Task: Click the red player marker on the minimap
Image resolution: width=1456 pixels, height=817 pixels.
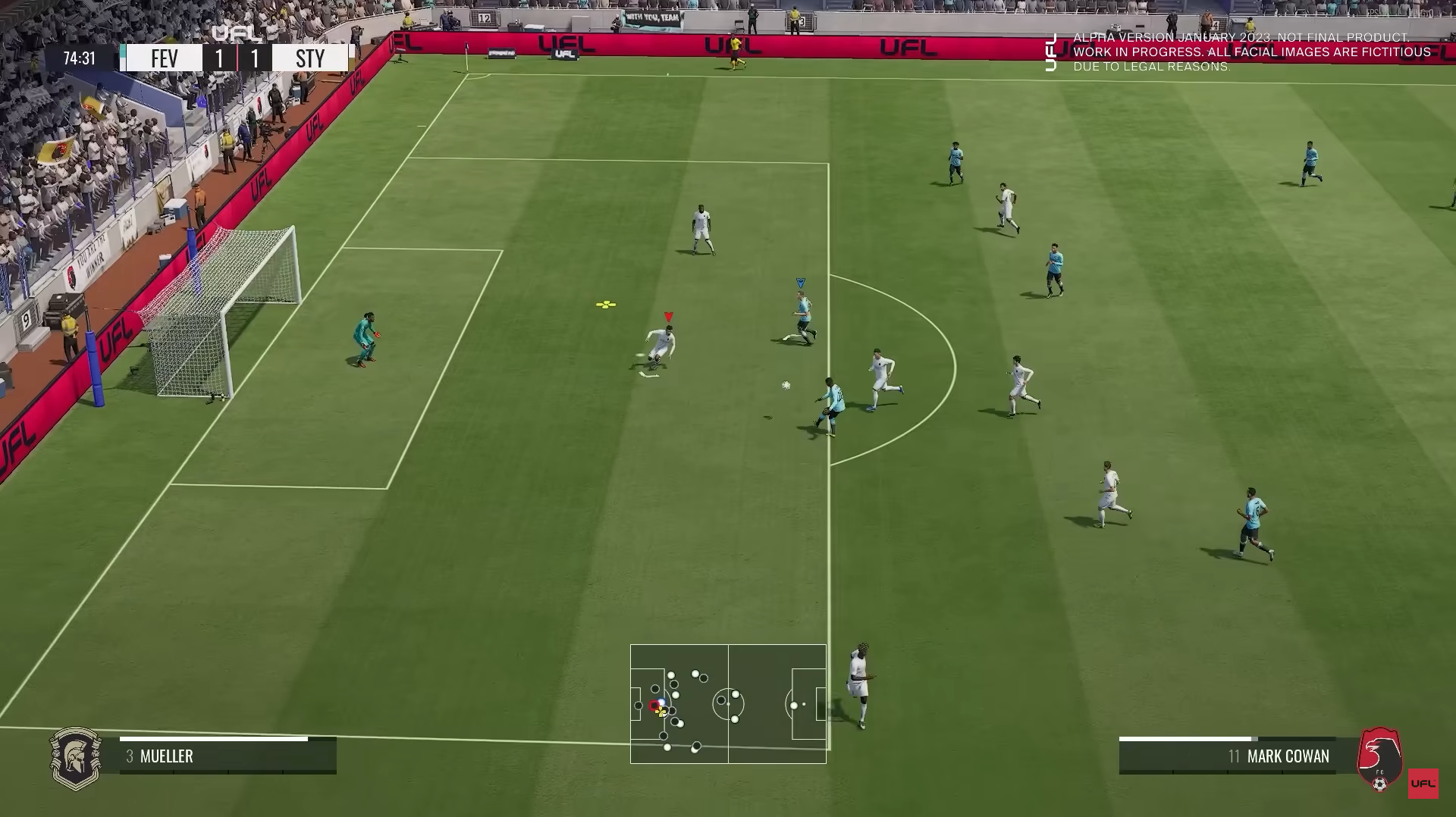Action: click(x=654, y=705)
